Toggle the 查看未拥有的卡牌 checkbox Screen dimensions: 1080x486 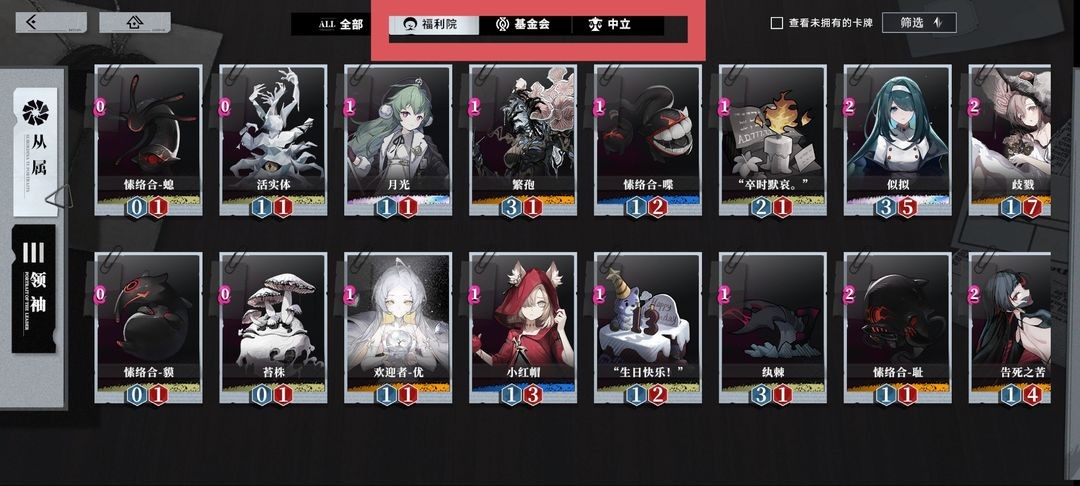(x=777, y=23)
